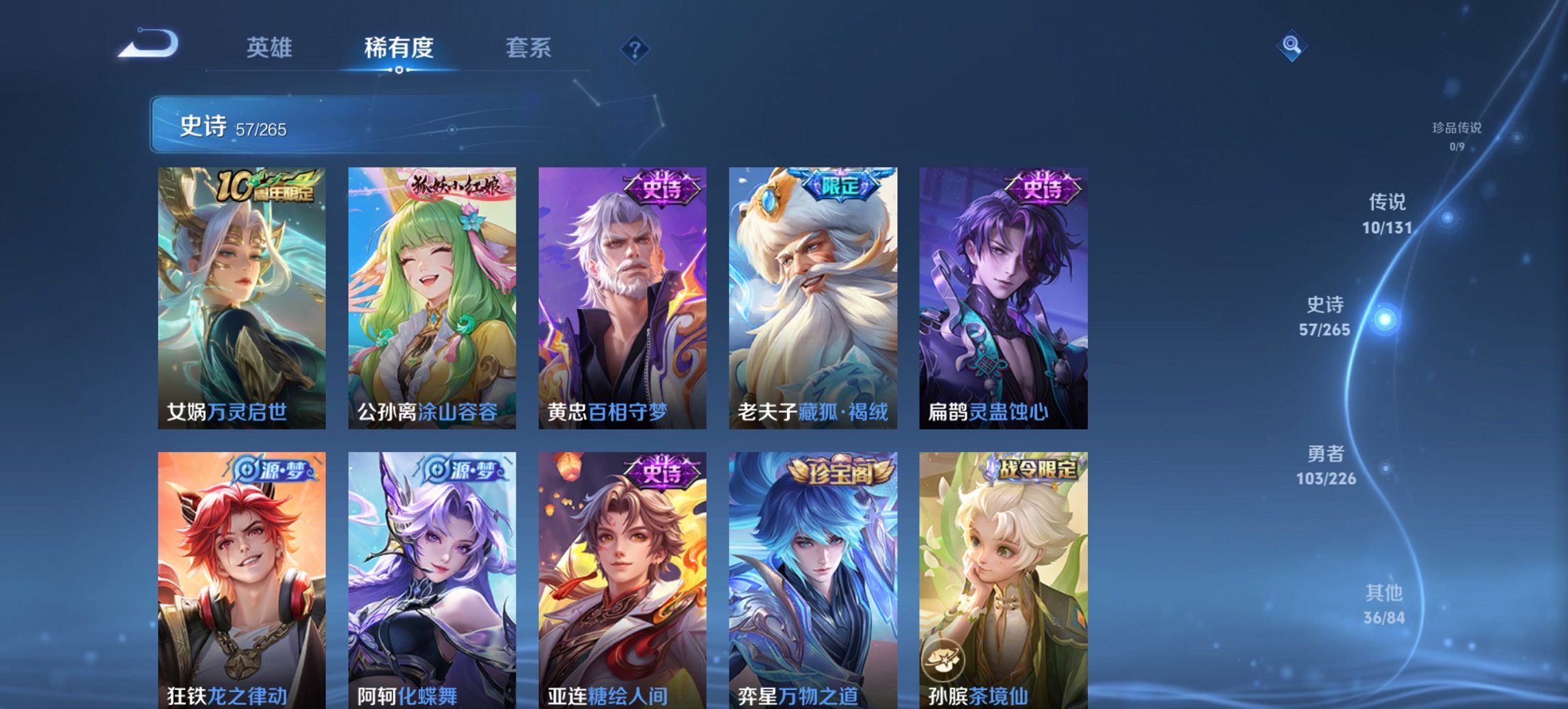The height and width of the screenshot is (709, 1568).
Task: Open the search magnifier icon
Action: [1291, 46]
